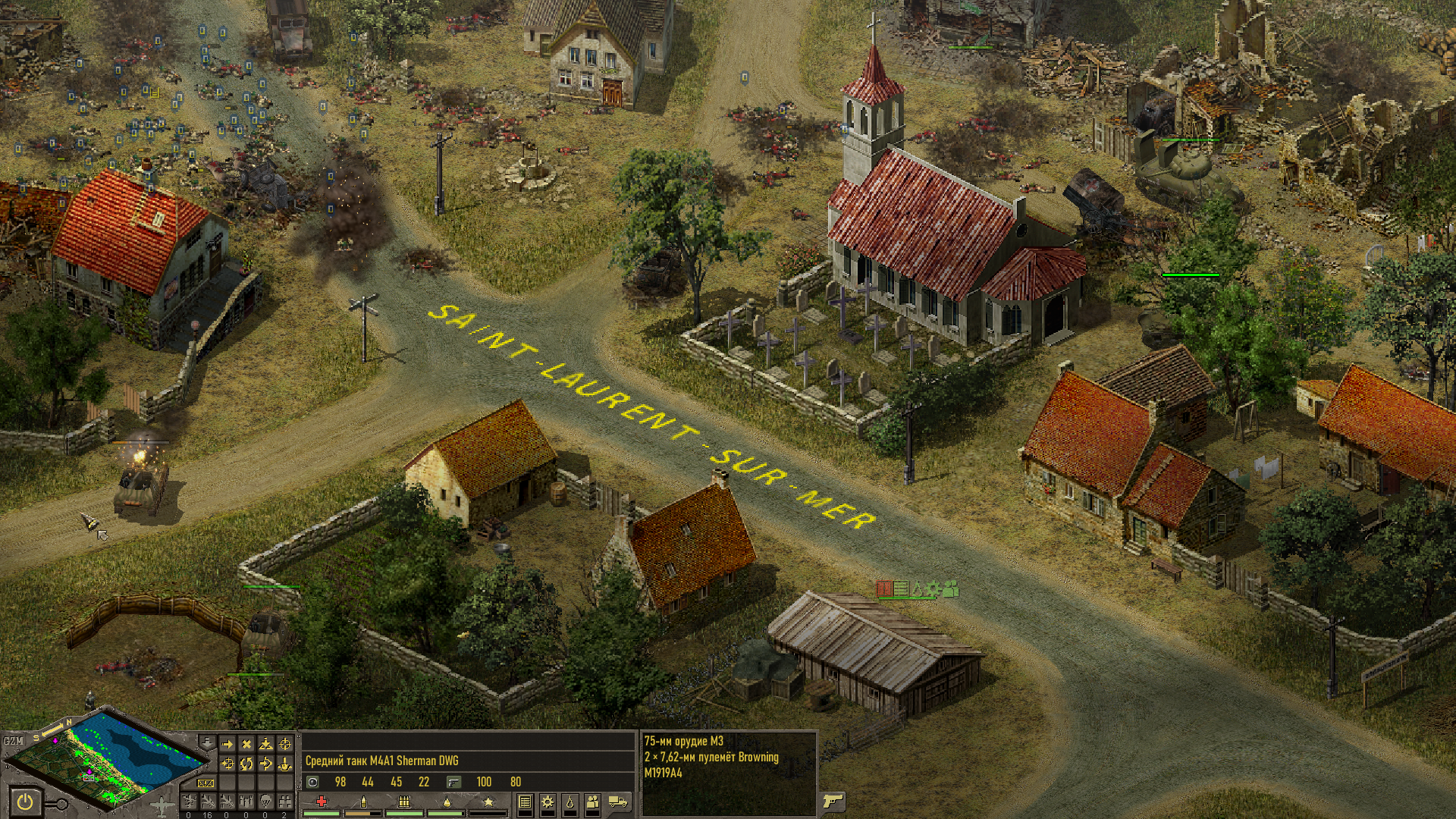Image resolution: width=1456 pixels, height=819 pixels.
Task: Toggle the pistol weapons tab
Action: point(833,802)
